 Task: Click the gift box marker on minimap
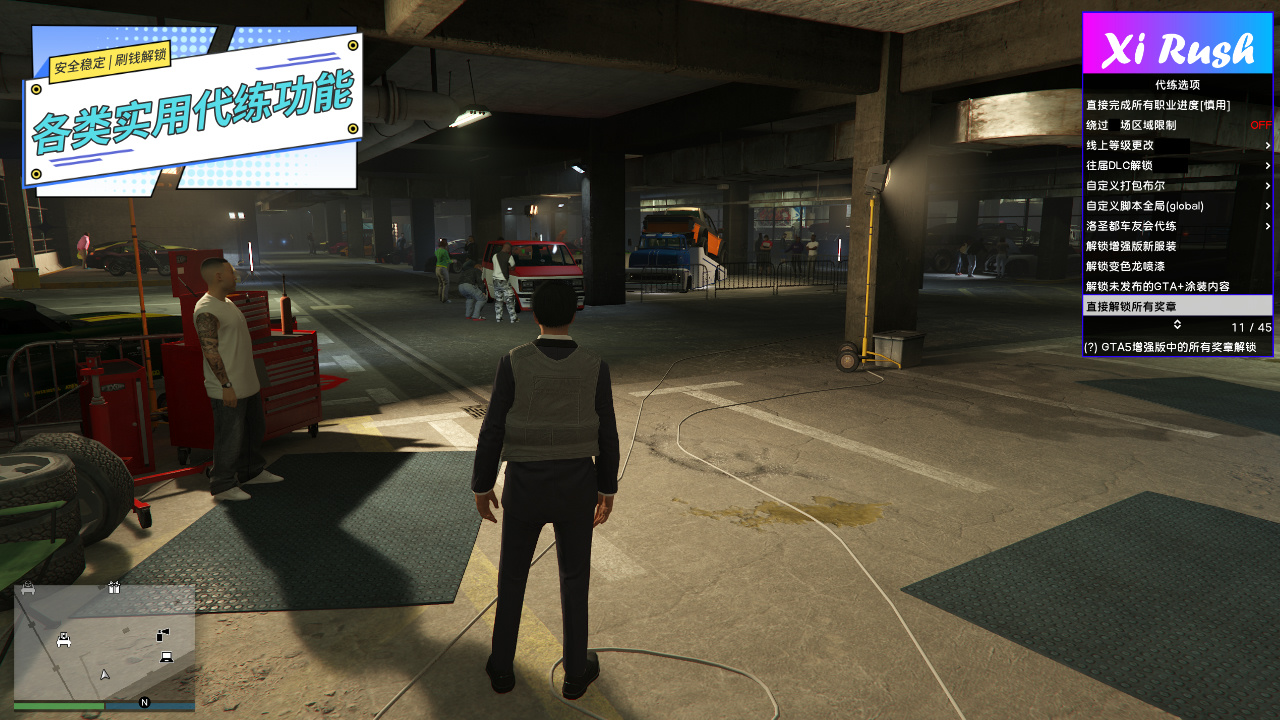(x=114, y=588)
